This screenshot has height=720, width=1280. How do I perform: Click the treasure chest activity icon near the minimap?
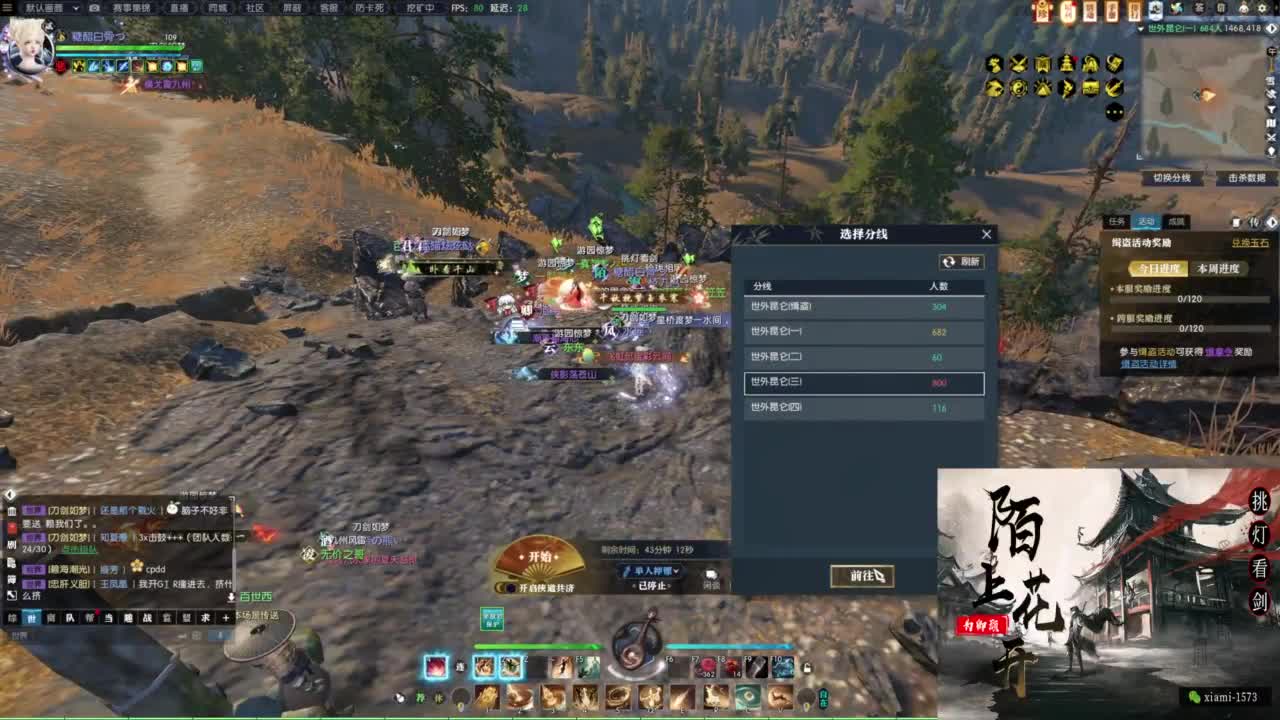1091,87
